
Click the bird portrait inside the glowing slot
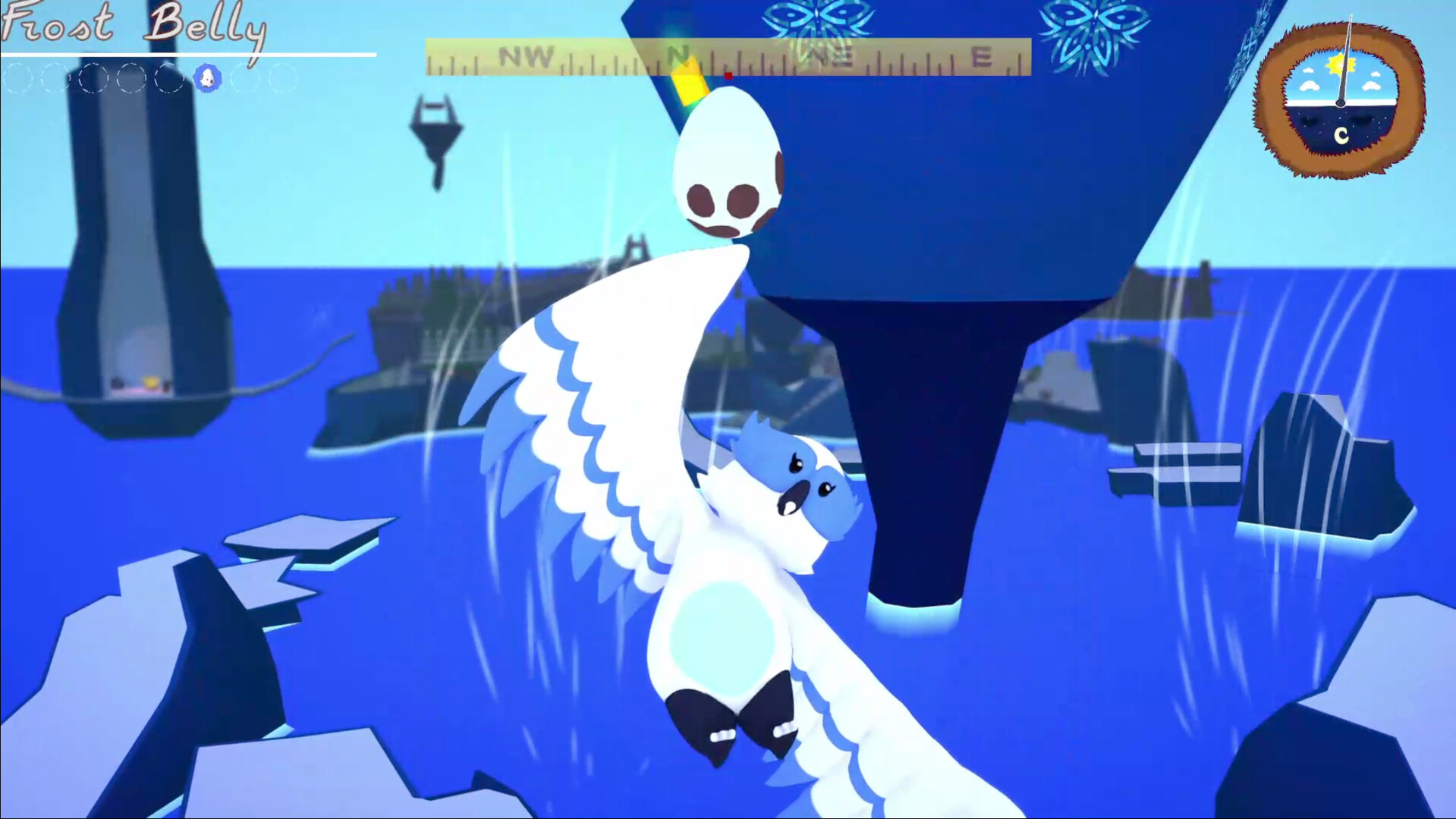tap(207, 77)
